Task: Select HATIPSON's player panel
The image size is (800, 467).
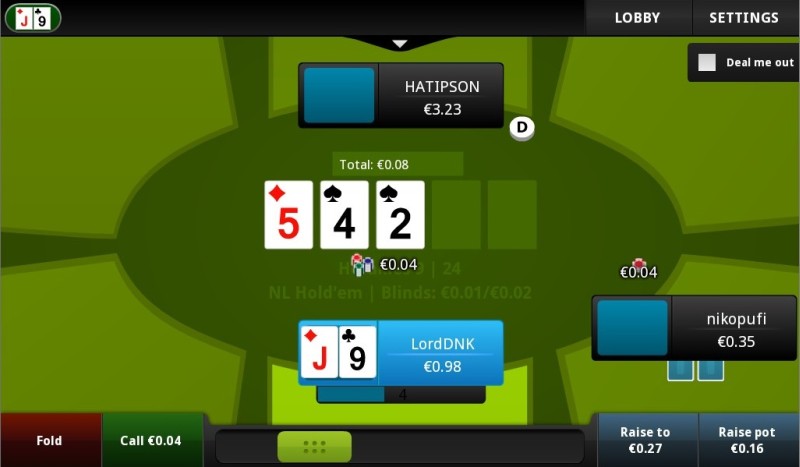Action: pos(401,96)
